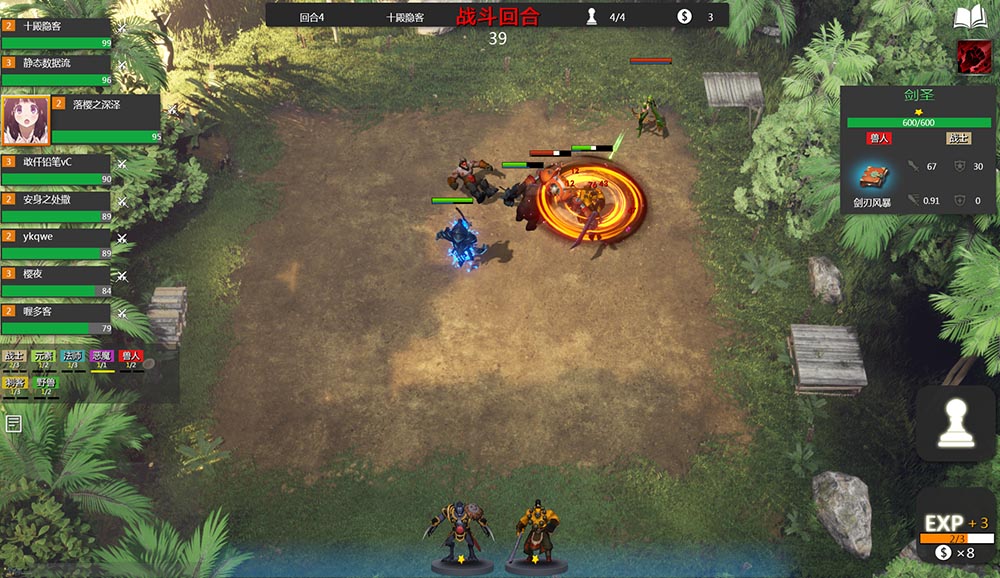This screenshot has height=578, width=1000.
Task: Choose player 喔多客 at the list bottom
Action: (x=56, y=319)
